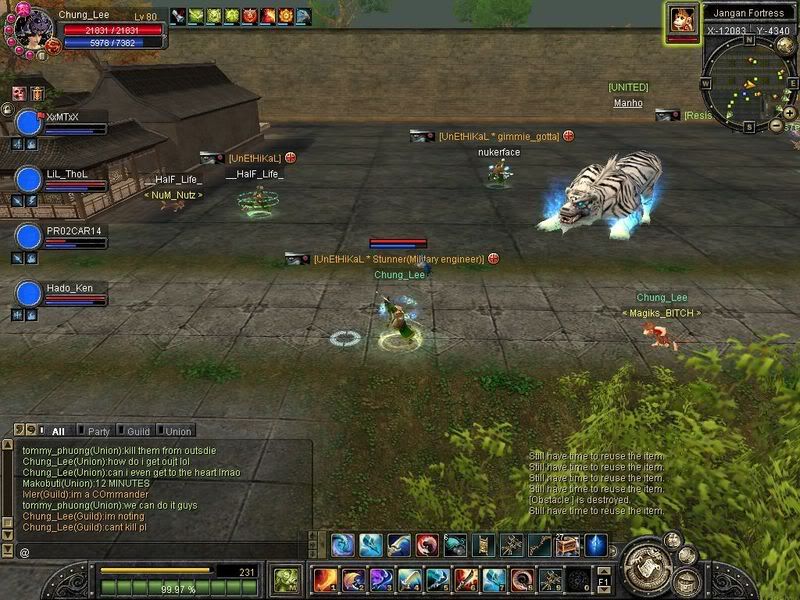Use the treasure chest item in upper hotbar
The image size is (800, 600).
point(568,545)
